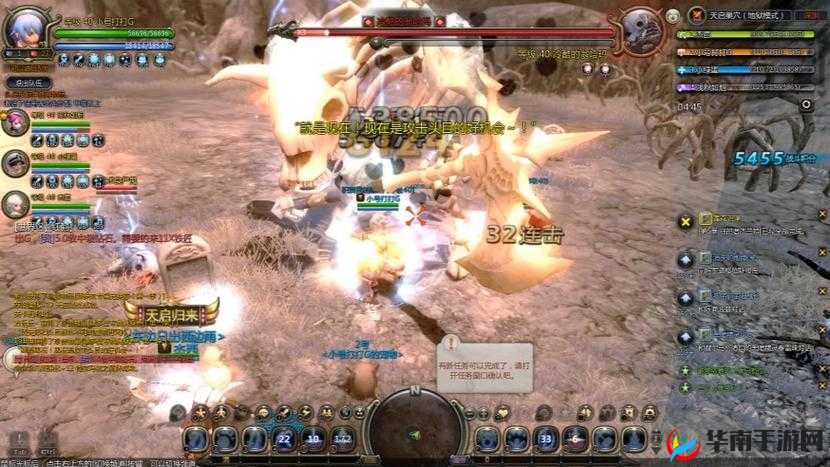The height and width of the screenshot is (467, 830).
Task: Select the white-haired party member portrait
Action: (16, 205)
